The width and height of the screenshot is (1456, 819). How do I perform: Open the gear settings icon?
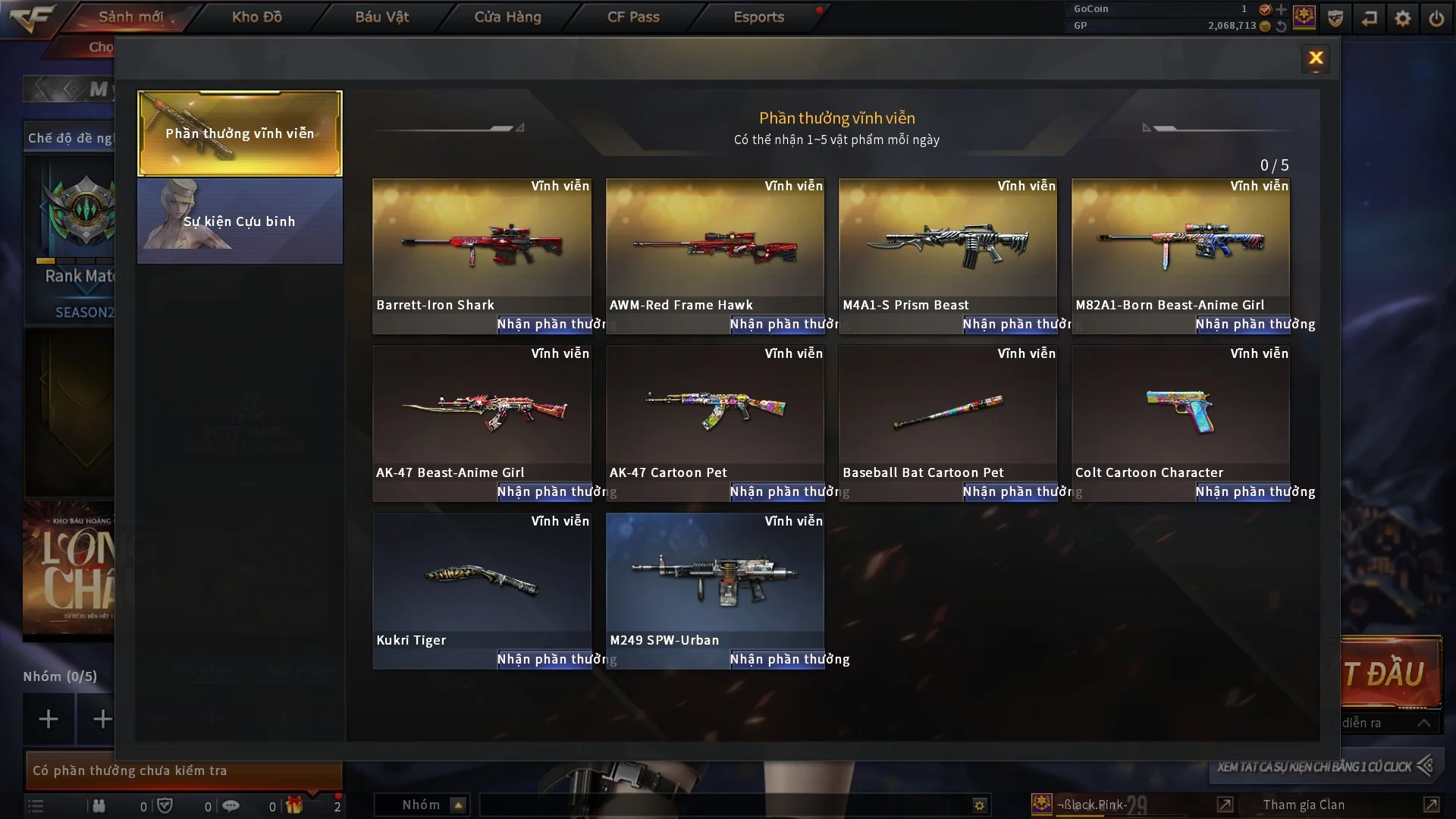tap(1403, 18)
